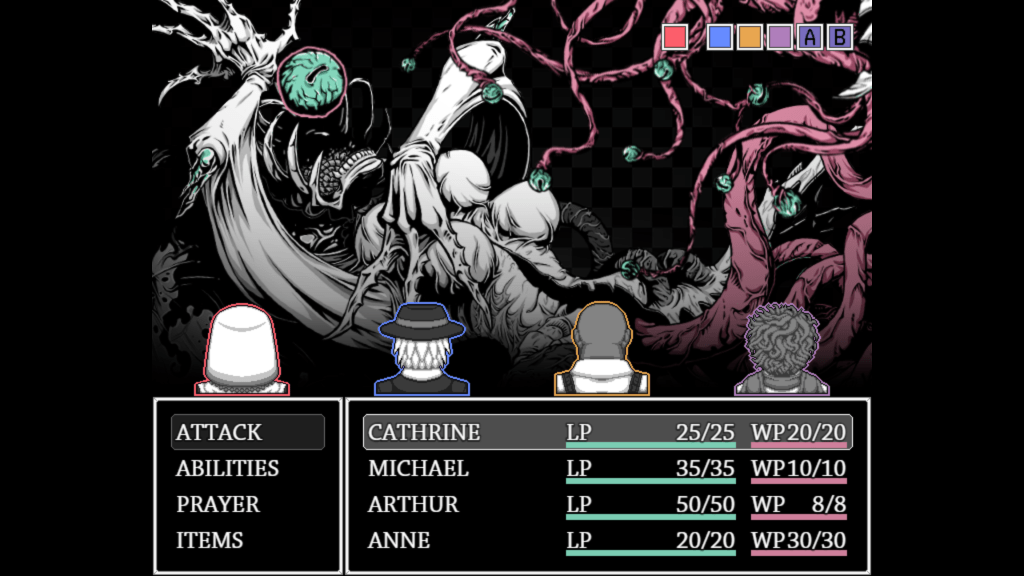
Task: Select the turn-order square labeled B
Action: click(x=840, y=37)
